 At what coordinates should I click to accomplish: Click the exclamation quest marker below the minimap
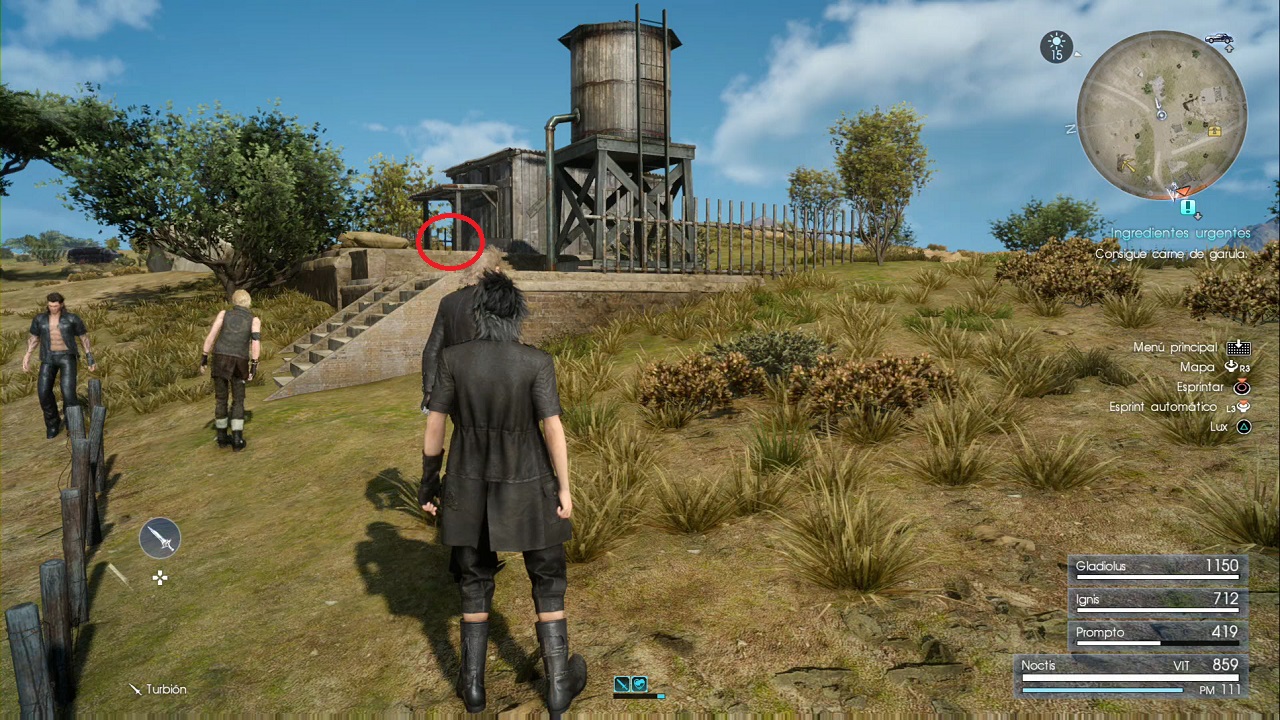click(x=1187, y=207)
